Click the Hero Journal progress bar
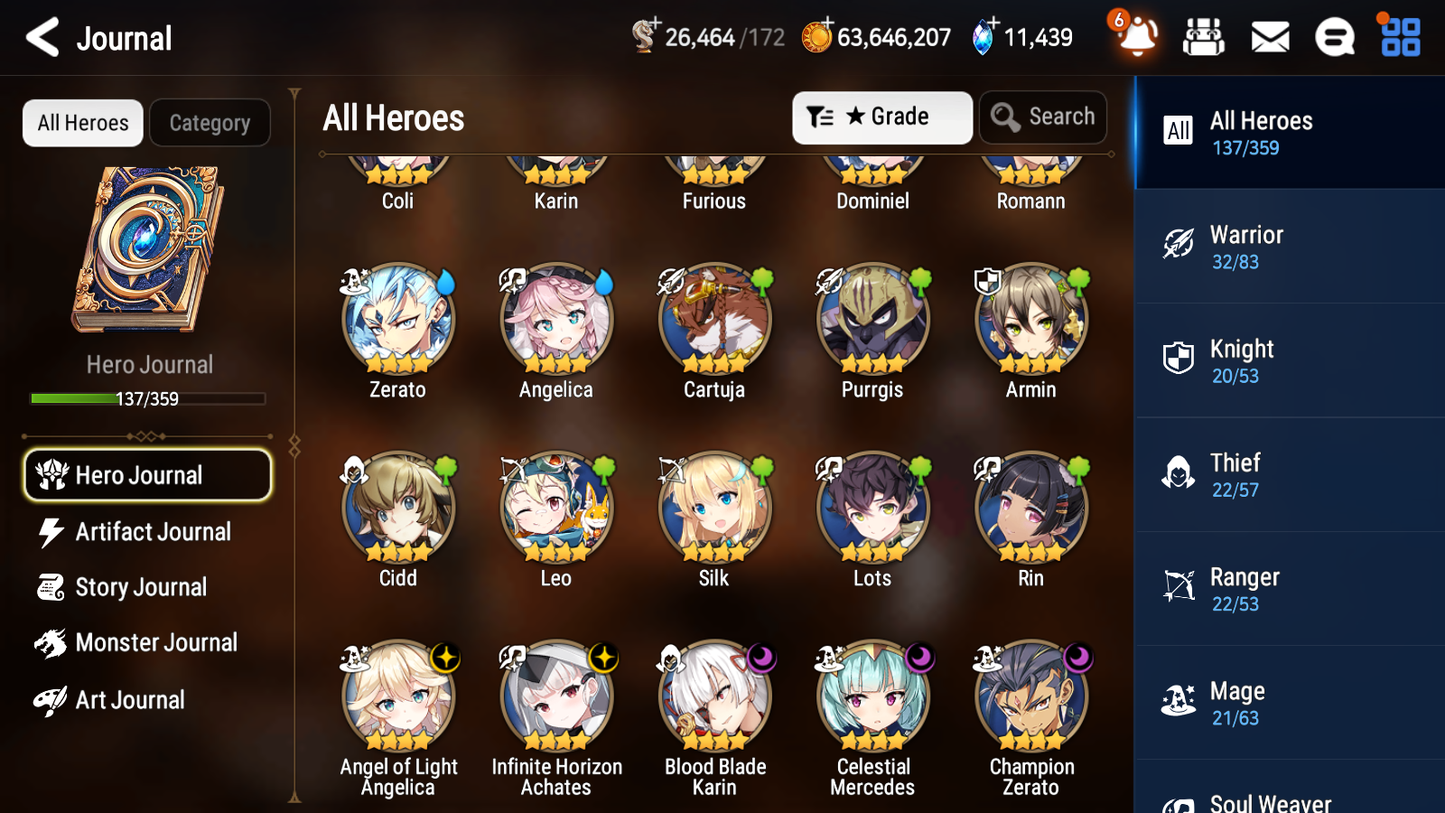Screen dimensions: 1445x813 (x=148, y=398)
